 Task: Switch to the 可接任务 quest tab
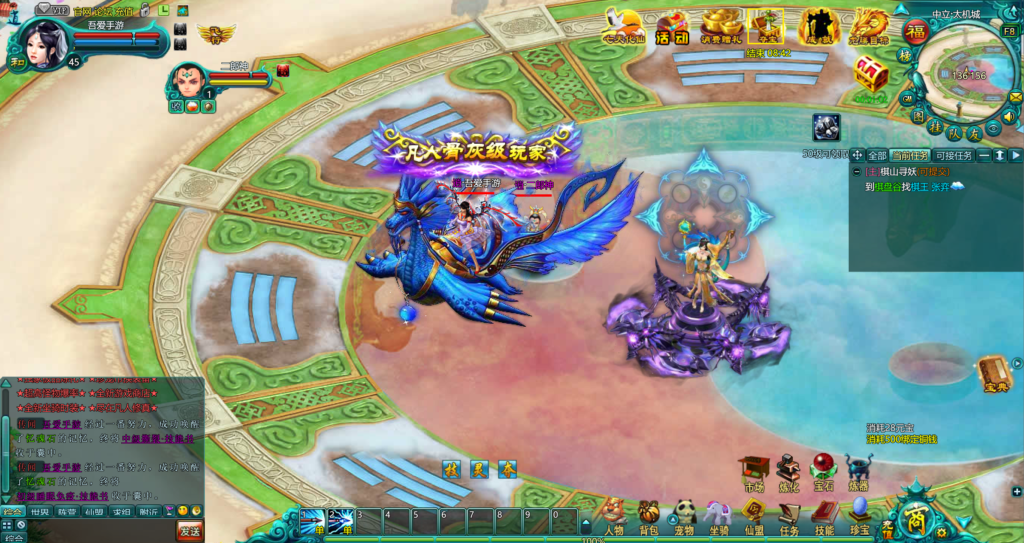[952, 155]
